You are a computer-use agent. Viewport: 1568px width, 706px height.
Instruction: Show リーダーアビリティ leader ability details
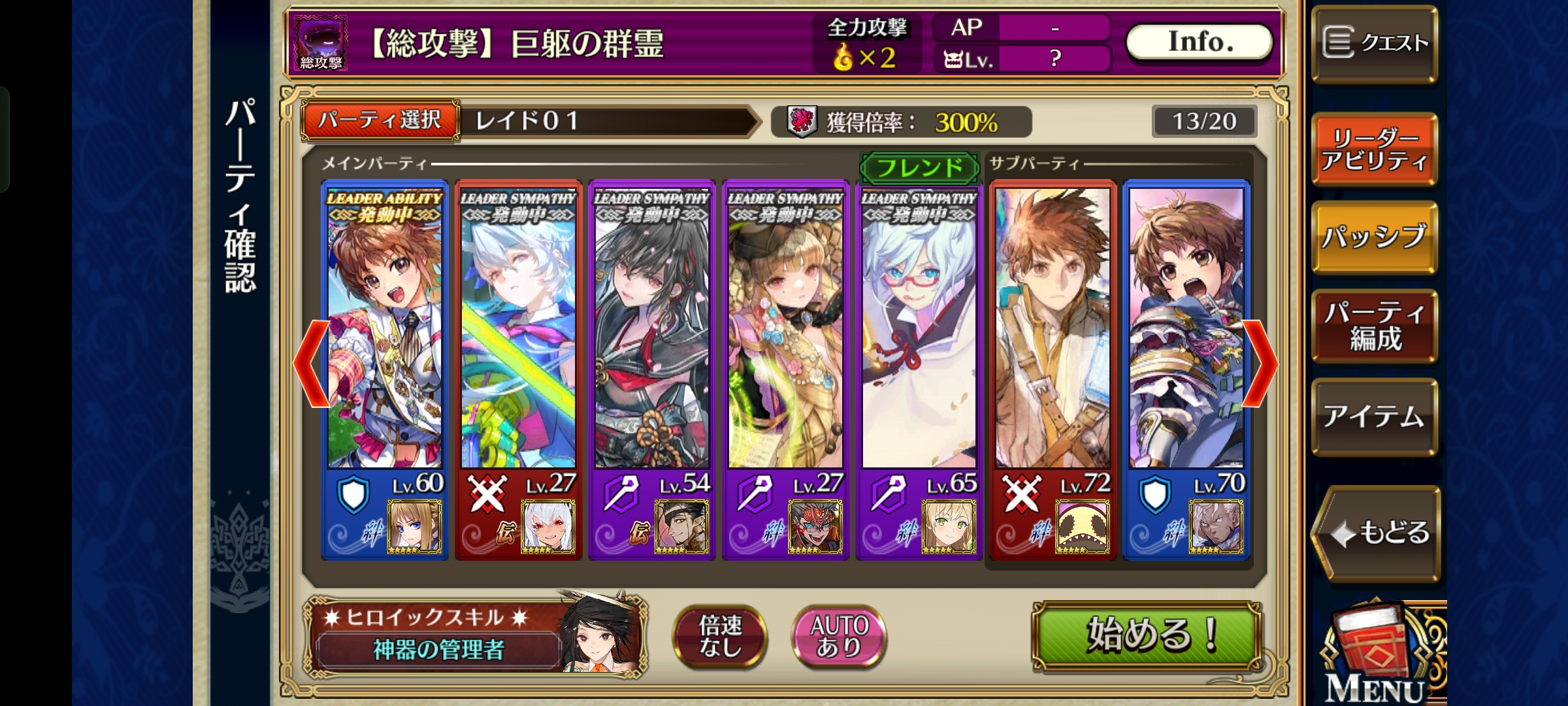click(1375, 148)
